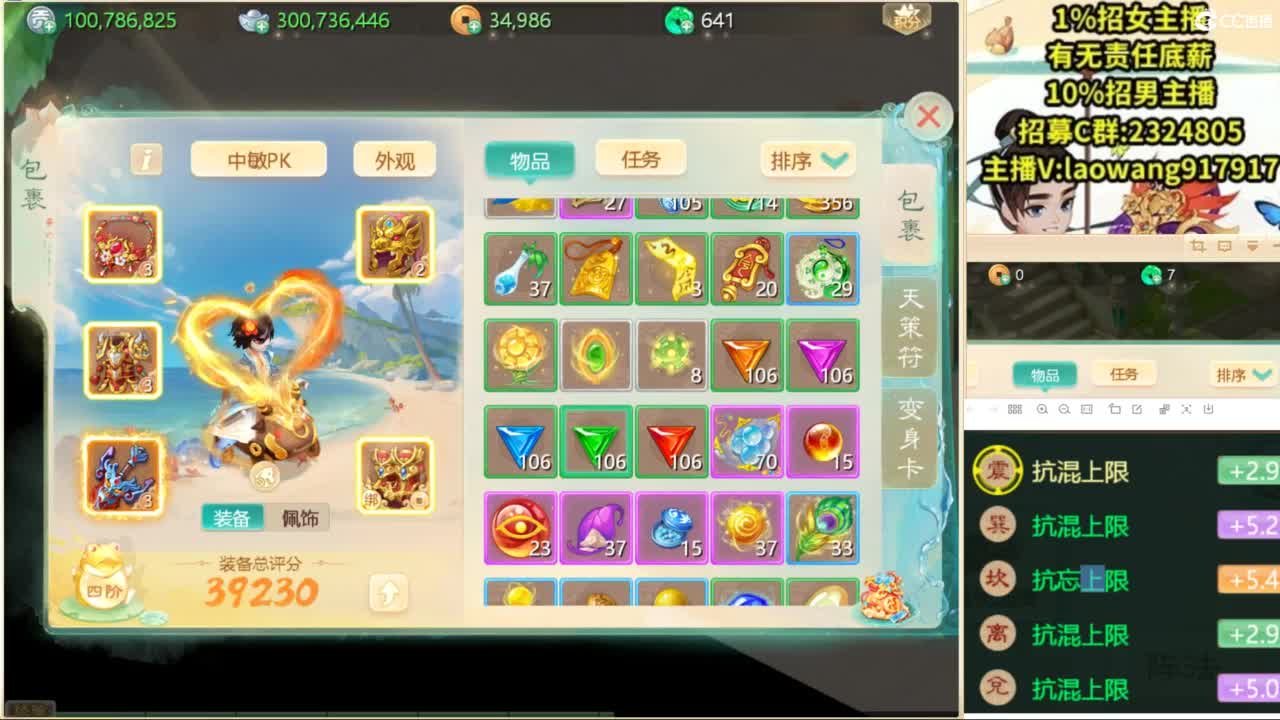Click the zoom-in magnifier in the overlay toolbar

click(x=1043, y=410)
